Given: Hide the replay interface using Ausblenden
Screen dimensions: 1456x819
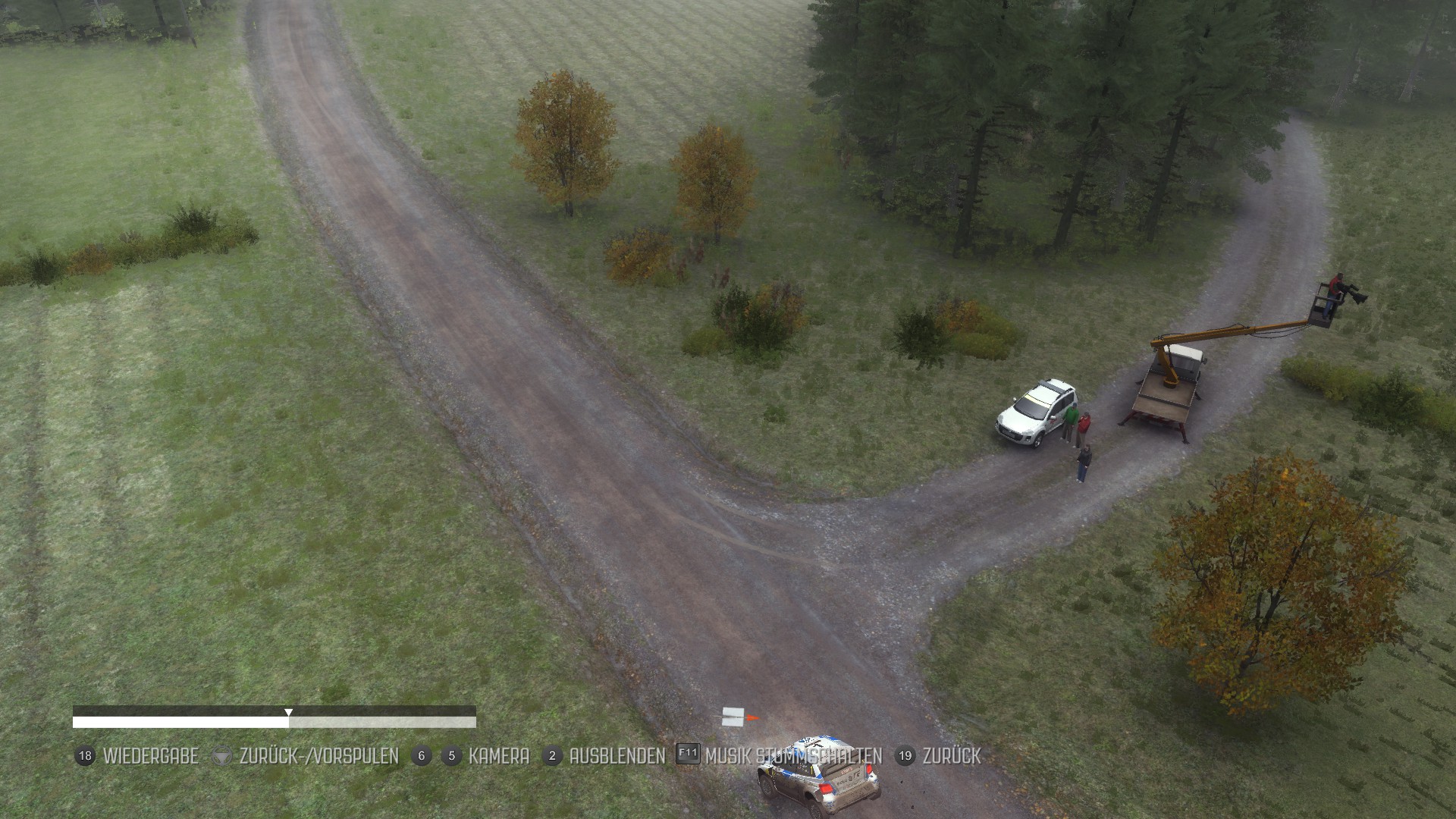Looking at the screenshot, I should click(x=617, y=756).
